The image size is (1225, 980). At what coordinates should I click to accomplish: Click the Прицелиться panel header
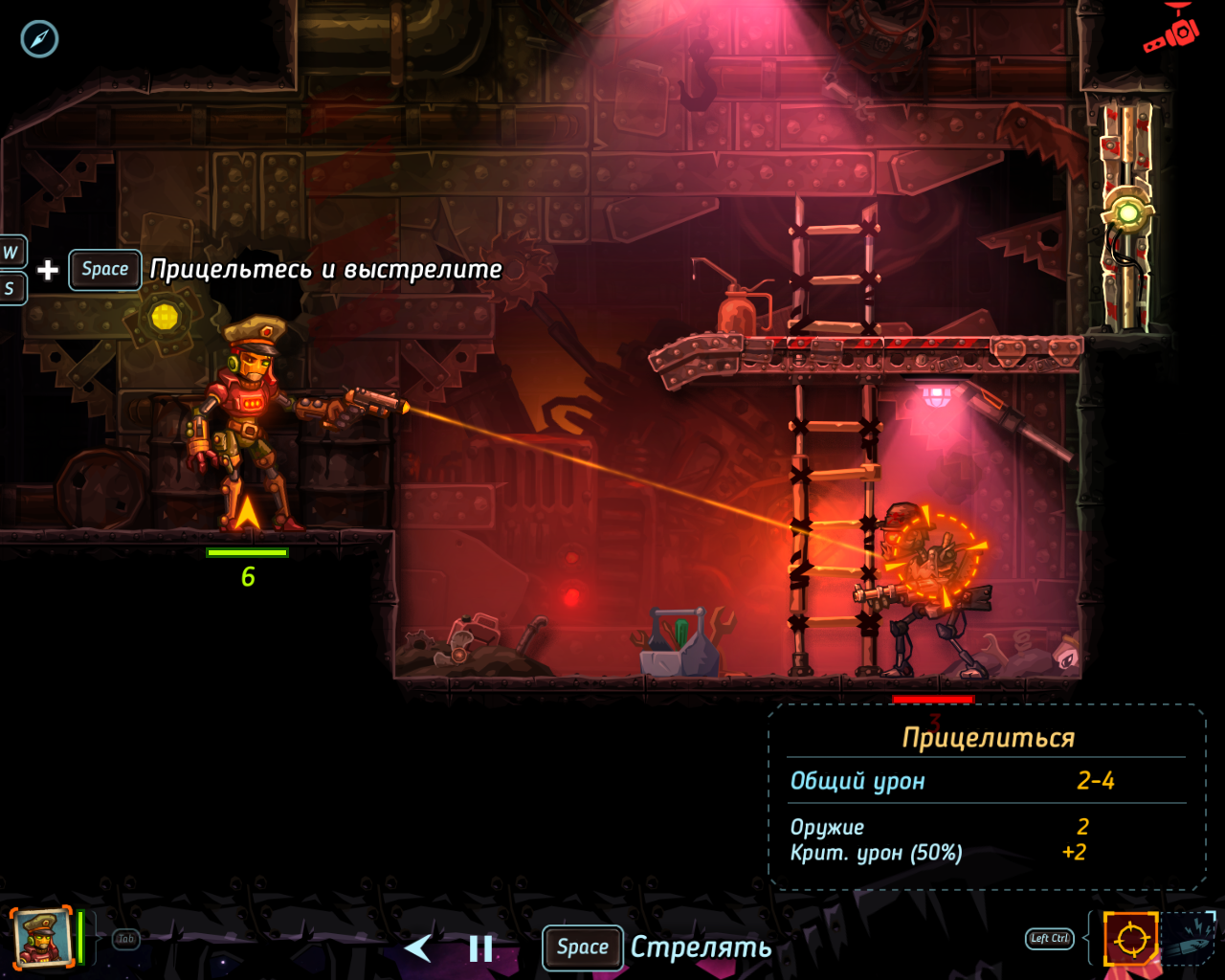(x=990, y=737)
